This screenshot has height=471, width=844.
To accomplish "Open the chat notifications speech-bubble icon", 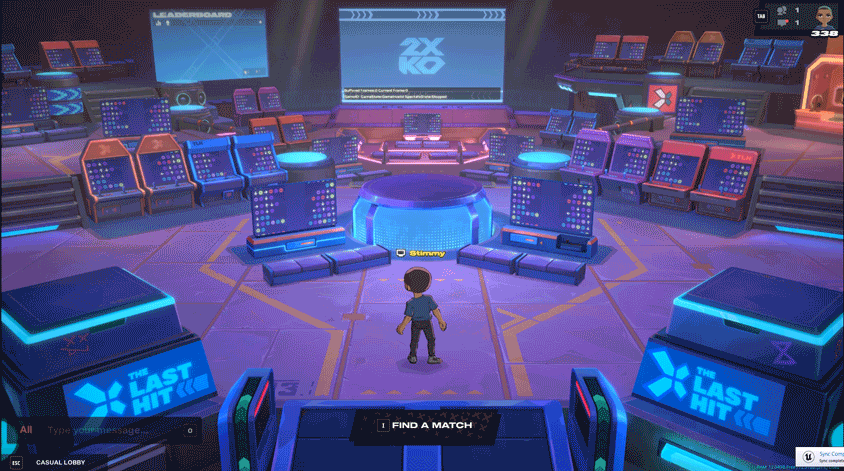I will [783, 22].
